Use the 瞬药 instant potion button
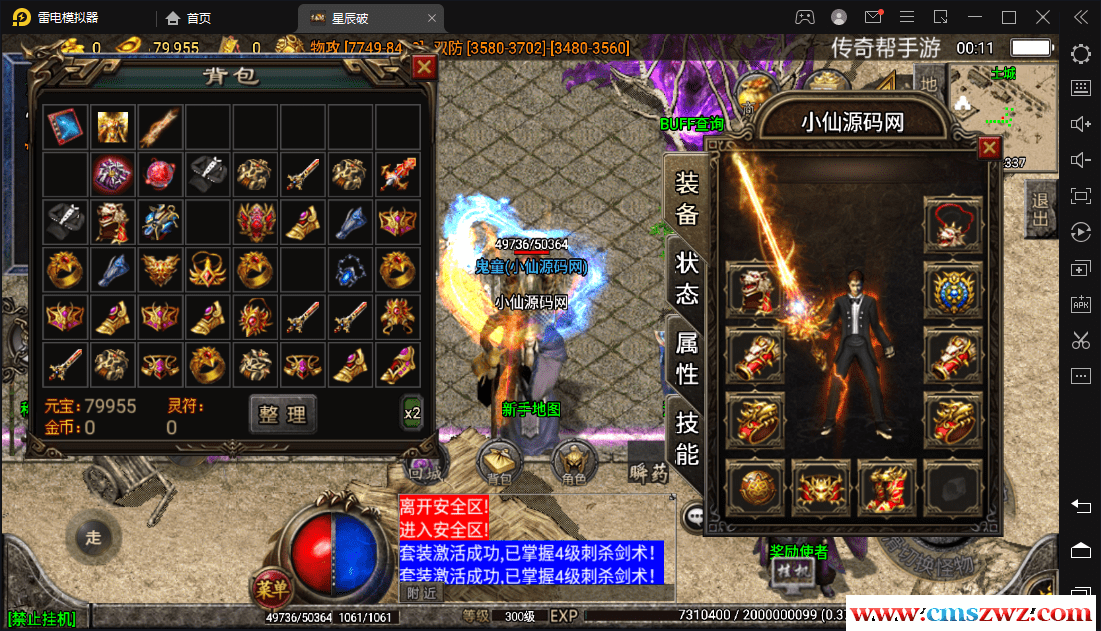Image resolution: width=1101 pixels, height=631 pixels. pyautogui.click(x=648, y=470)
